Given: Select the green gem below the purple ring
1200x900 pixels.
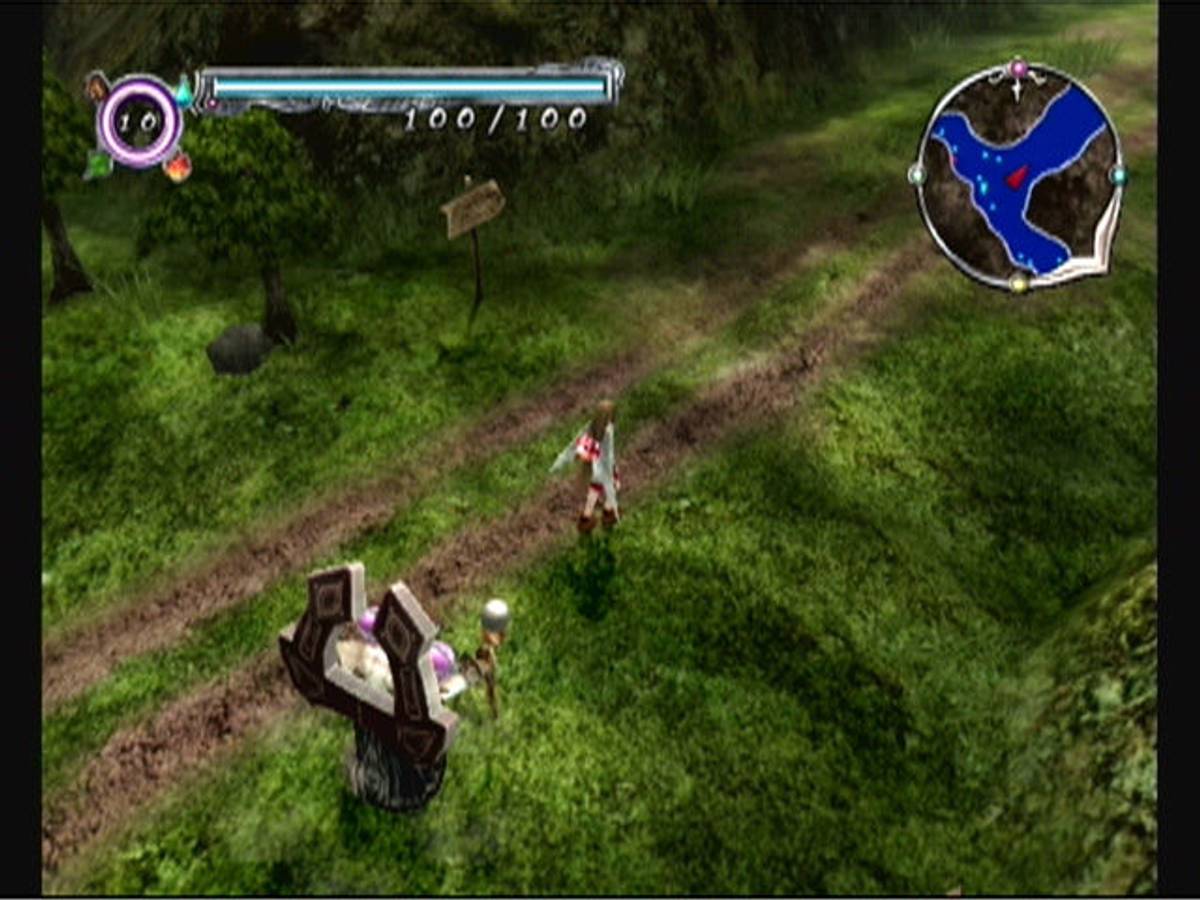Looking at the screenshot, I should click(98, 164).
